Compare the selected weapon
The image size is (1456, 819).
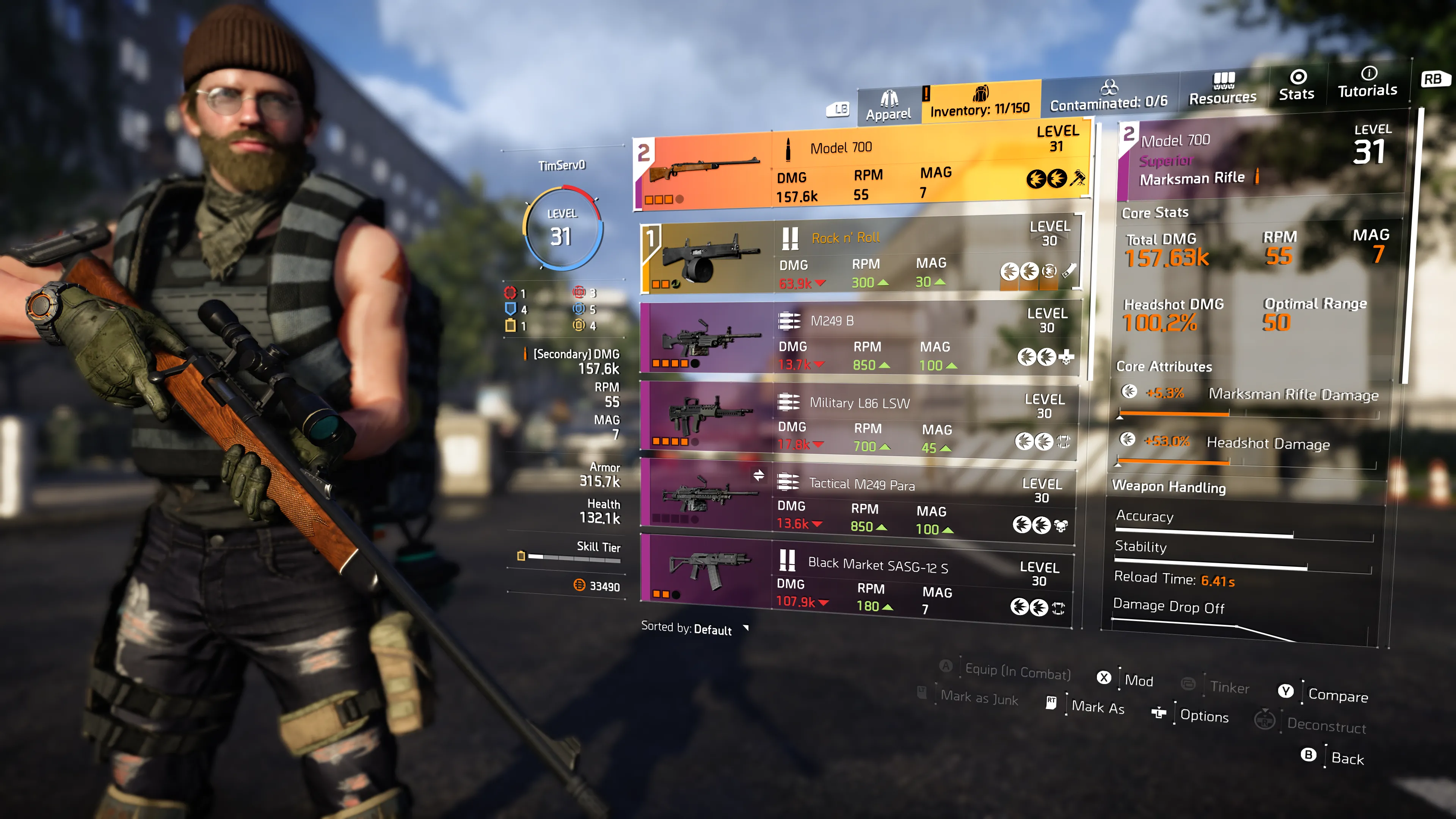click(1338, 695)
